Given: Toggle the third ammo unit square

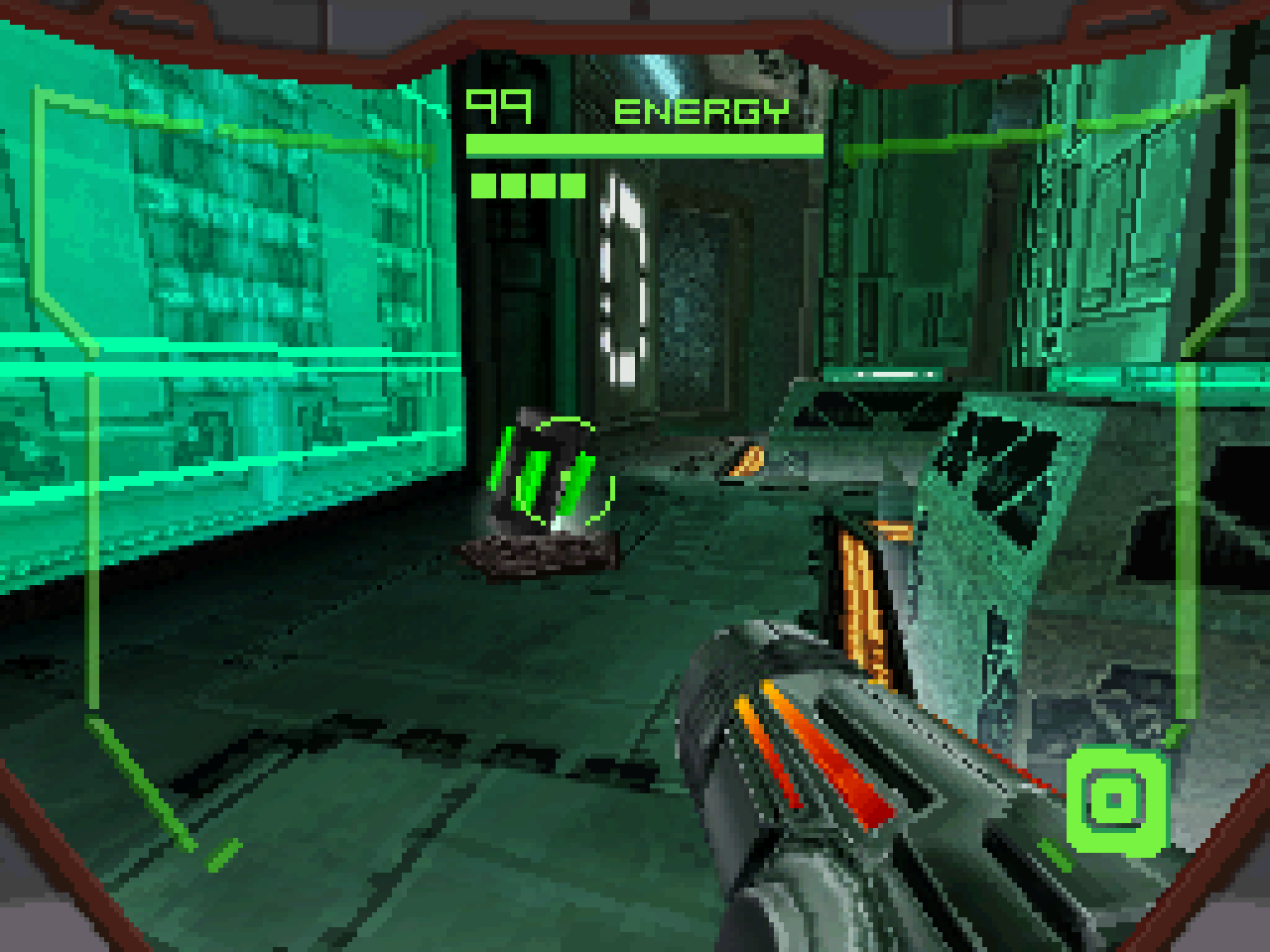Looking at the screenshot, I should point(541,183).
